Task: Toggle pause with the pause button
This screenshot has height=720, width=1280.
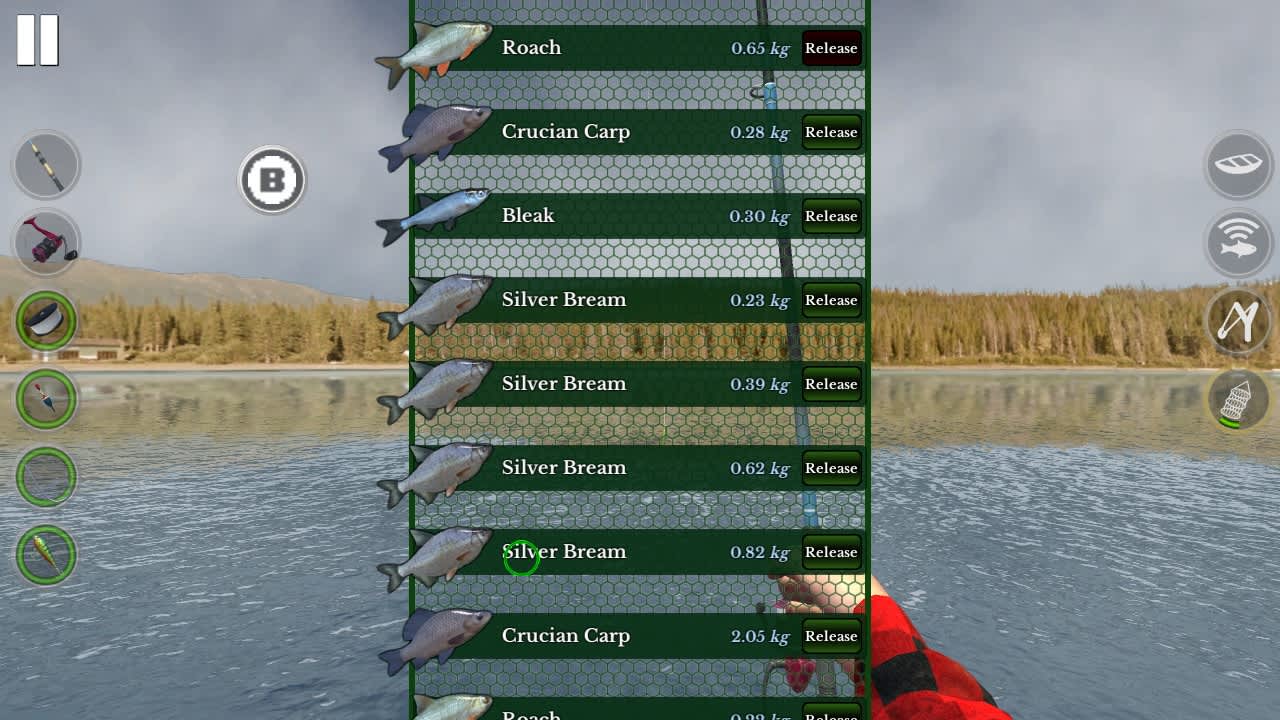Action: coord(38,40)
